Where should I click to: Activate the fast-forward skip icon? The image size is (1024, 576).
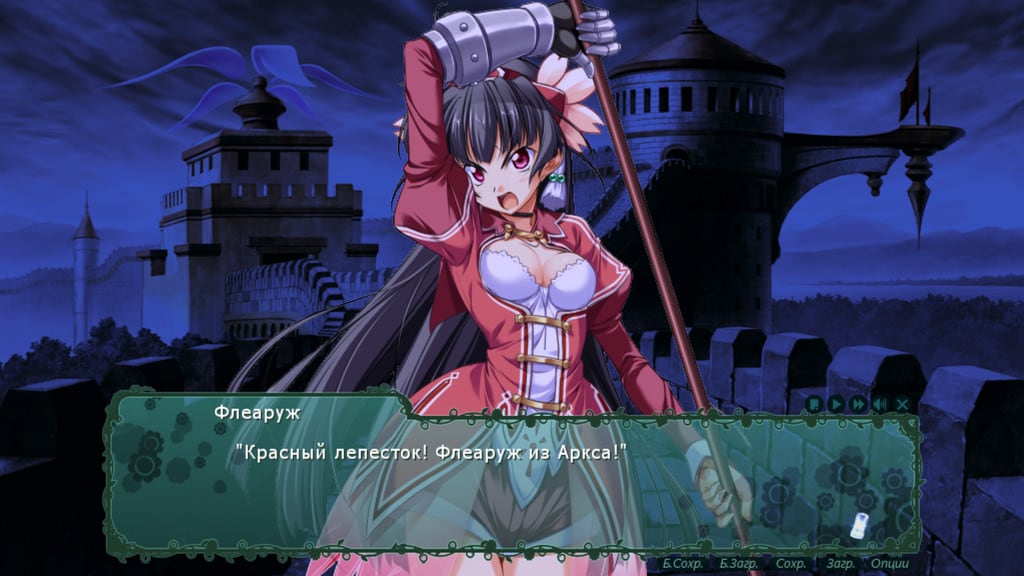coord(858,404)
